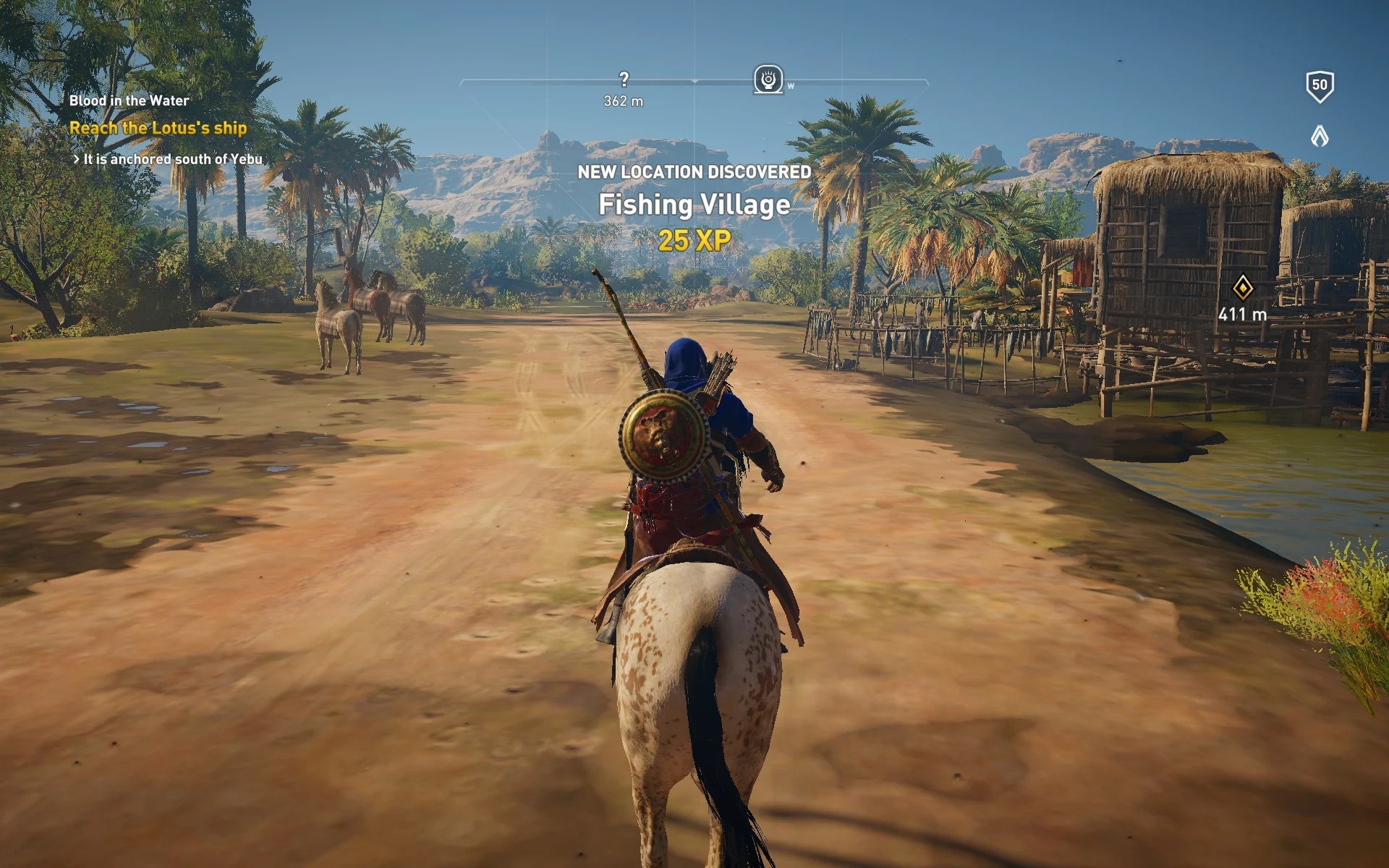
Task: Click the W cardinal direction marker
Action: pos(791,87)
